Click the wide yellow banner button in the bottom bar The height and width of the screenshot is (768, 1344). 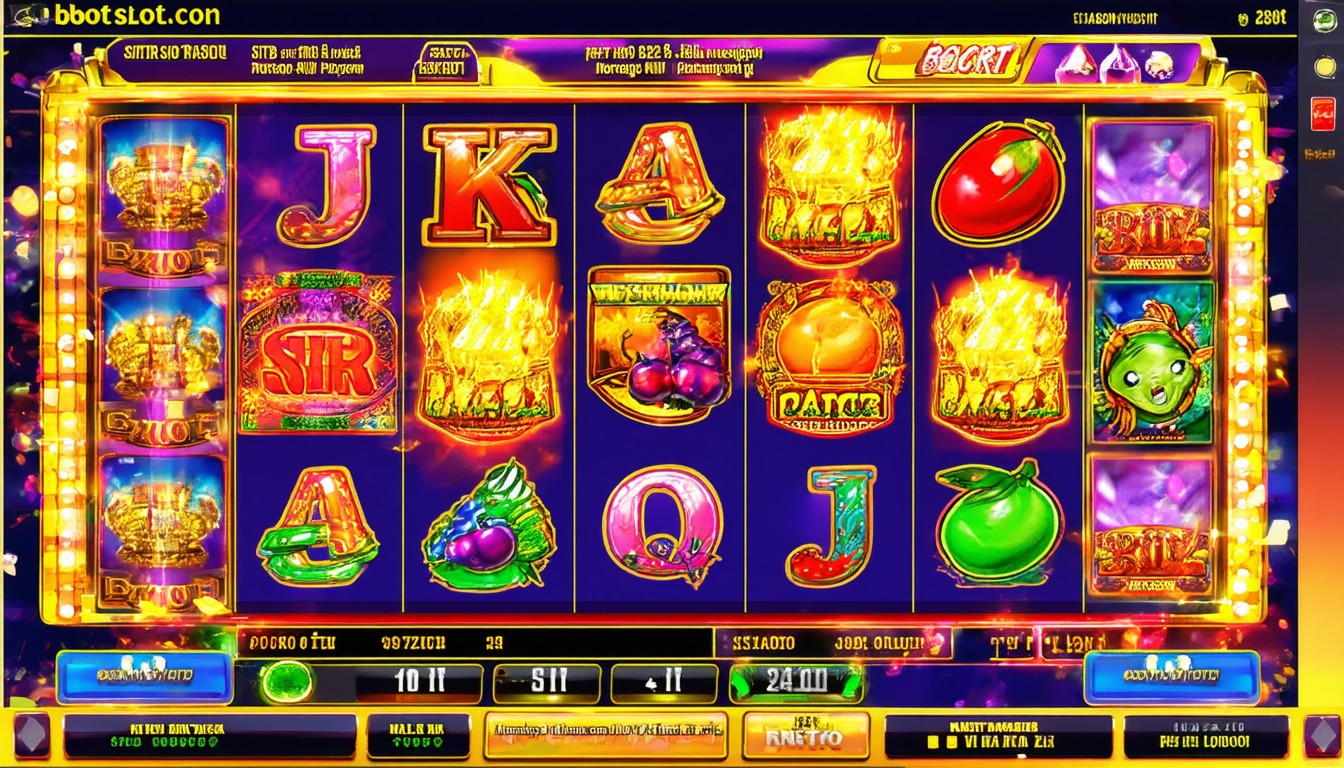pos(606,737)
